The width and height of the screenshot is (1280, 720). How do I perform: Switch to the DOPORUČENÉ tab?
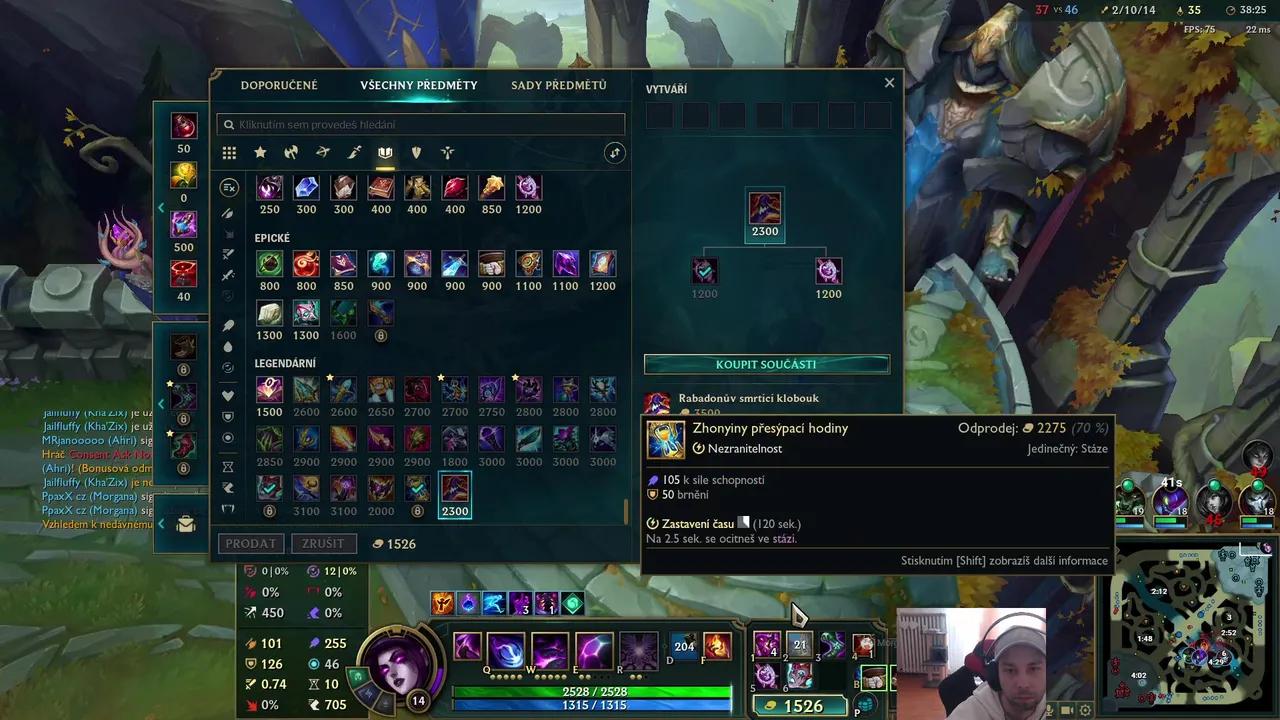coord(280,85)
